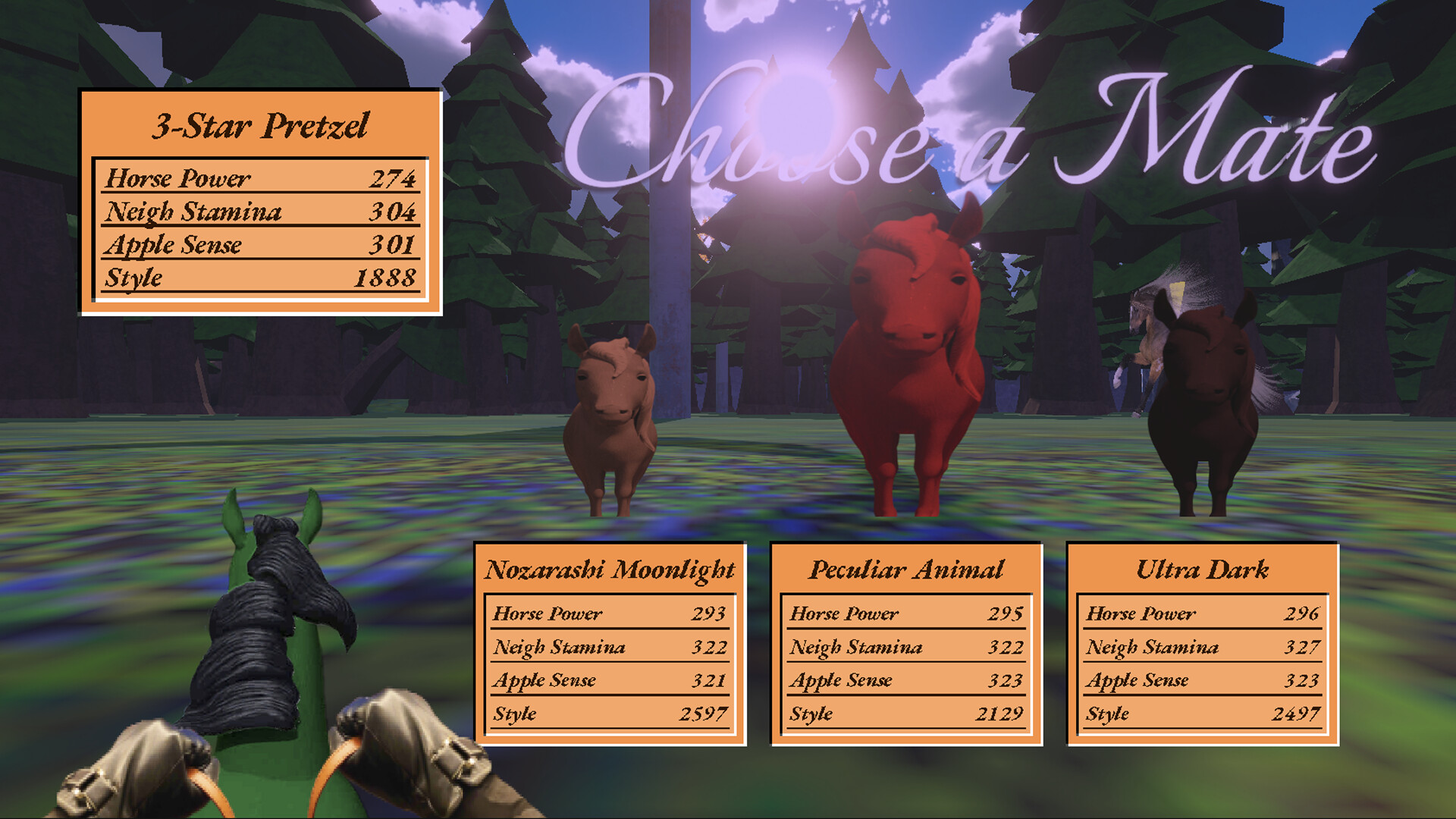Click Apple Sense row for Ultra Dark

(x=1202, y=680)
